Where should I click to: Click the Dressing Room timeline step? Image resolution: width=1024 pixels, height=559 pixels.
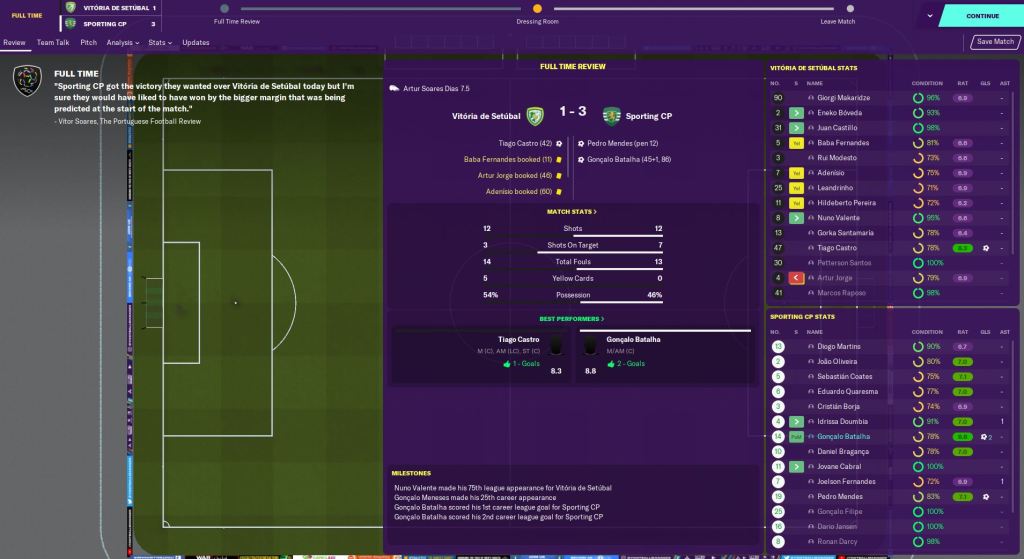(x=537, y=21)
